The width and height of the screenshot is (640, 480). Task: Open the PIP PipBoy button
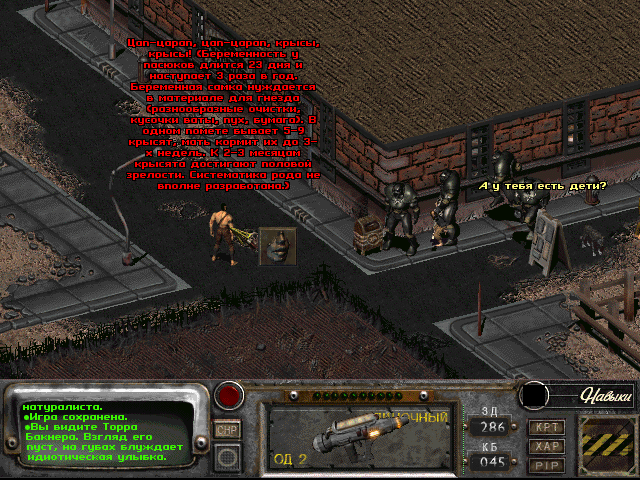pyautogui.click(x=546, y=464)
